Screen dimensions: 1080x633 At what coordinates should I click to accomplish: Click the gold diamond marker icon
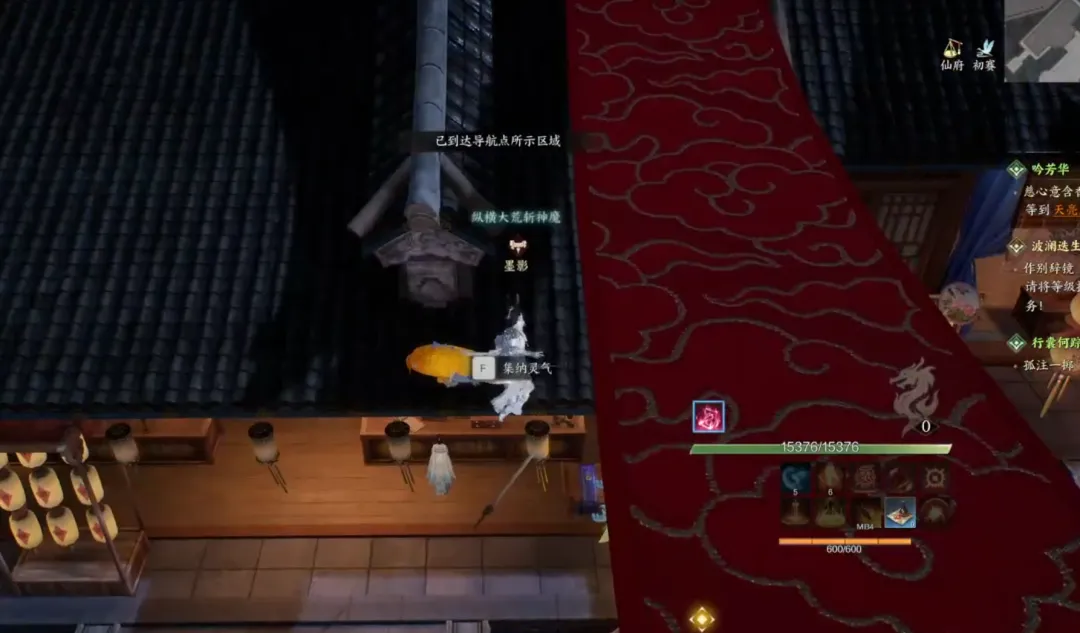click(x=702, y=619)
